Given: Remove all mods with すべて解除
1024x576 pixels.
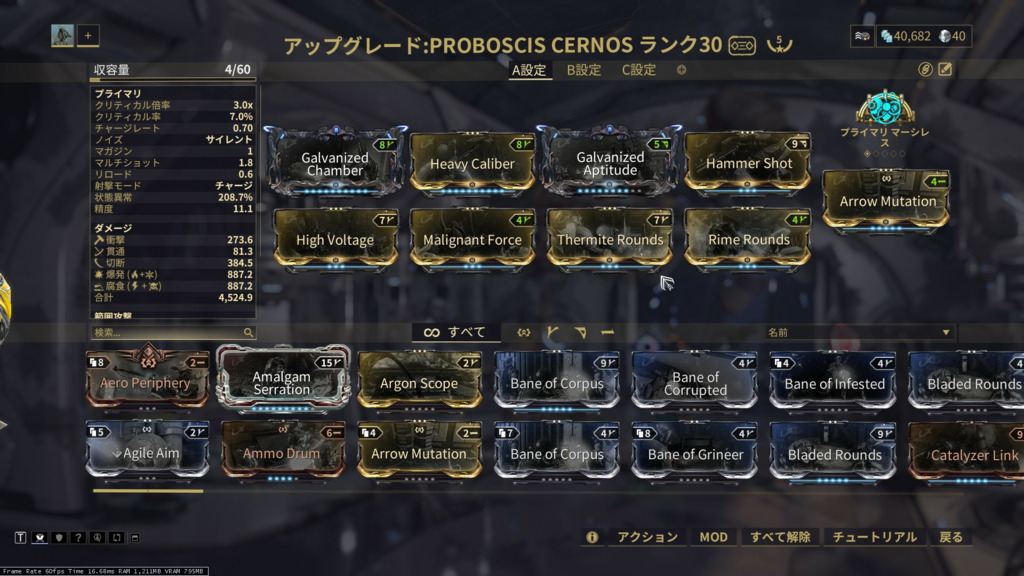Looking at the screenshot, I should 780,537.
